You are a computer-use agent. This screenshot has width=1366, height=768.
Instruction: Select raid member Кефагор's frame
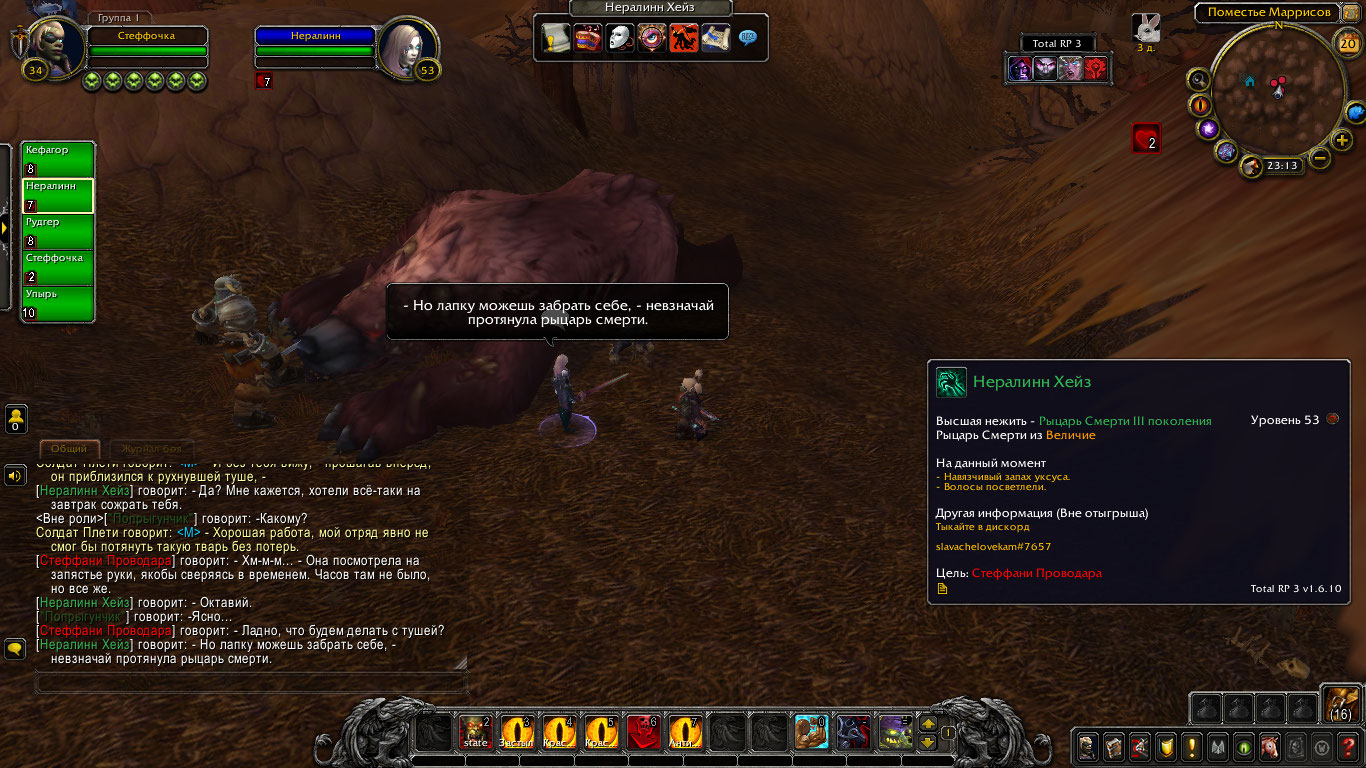[x=58, y=160]
